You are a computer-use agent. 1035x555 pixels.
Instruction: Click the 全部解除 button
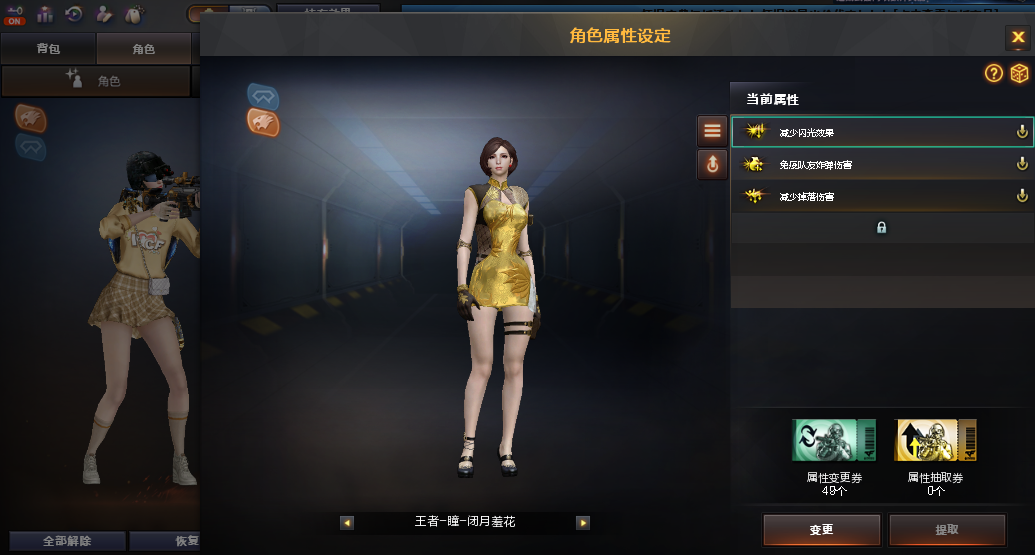point(67,541)
